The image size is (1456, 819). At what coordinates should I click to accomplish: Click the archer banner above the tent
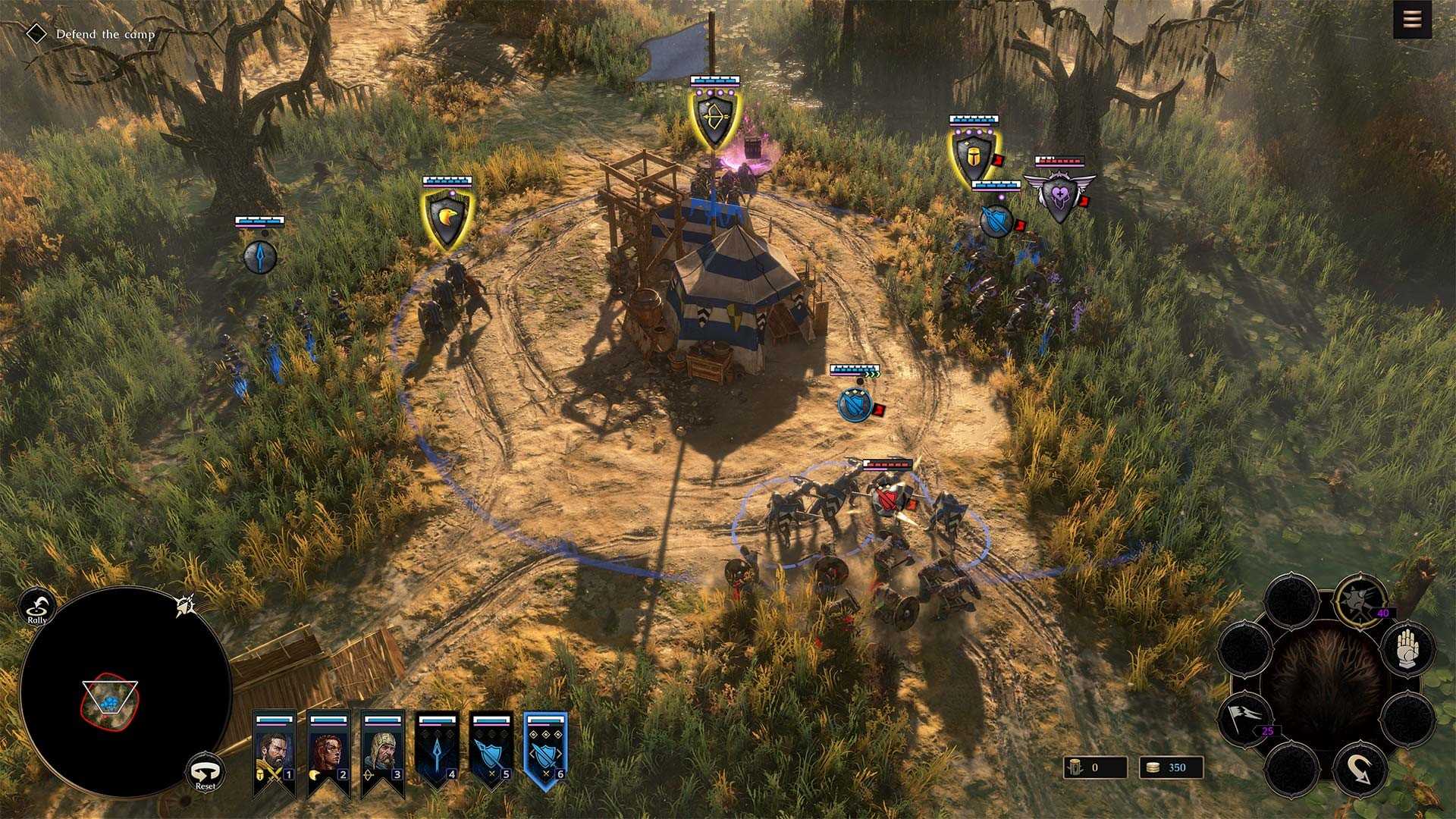[714, 115]
